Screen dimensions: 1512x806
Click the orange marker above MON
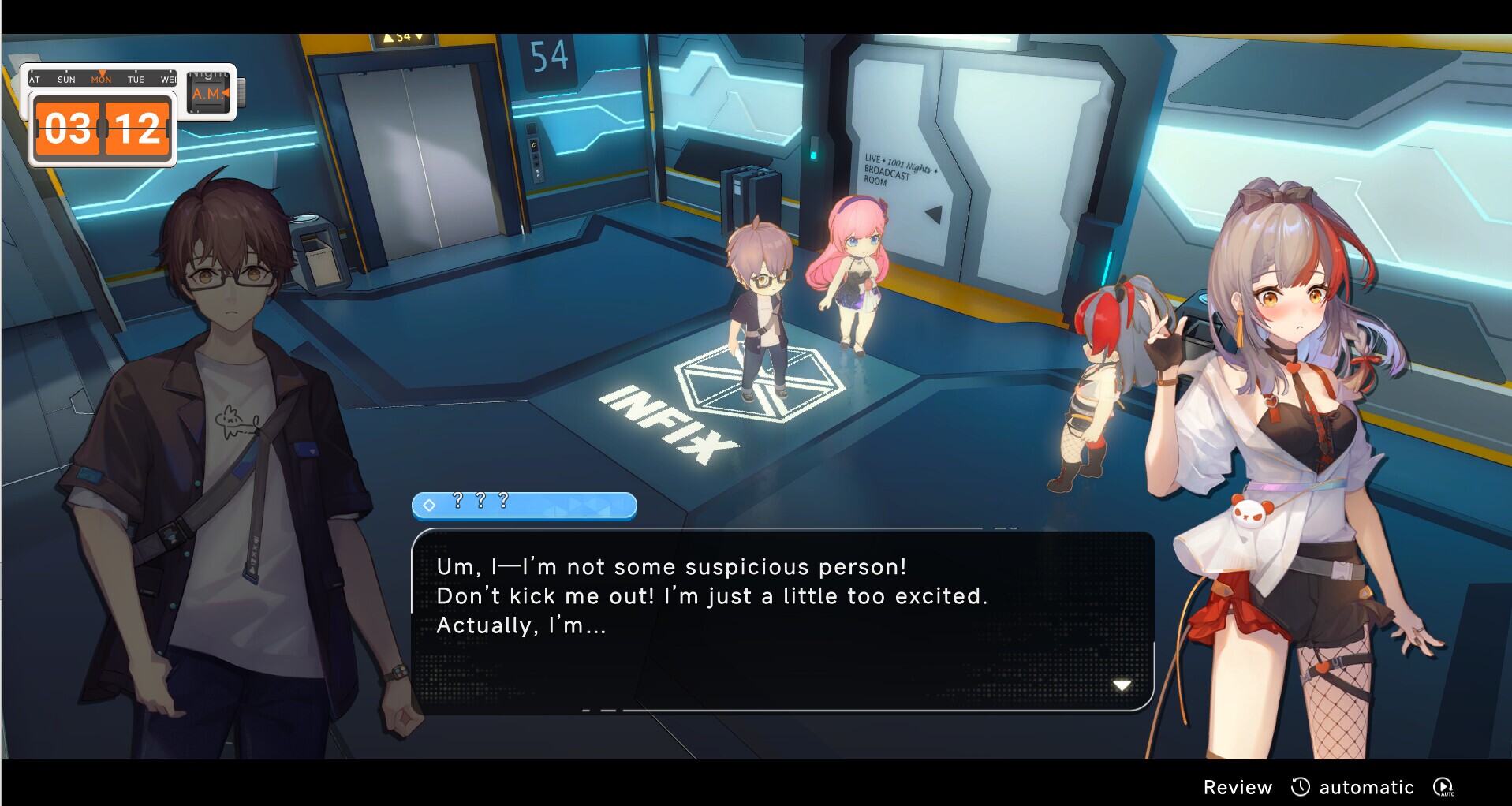pos(103,73)
